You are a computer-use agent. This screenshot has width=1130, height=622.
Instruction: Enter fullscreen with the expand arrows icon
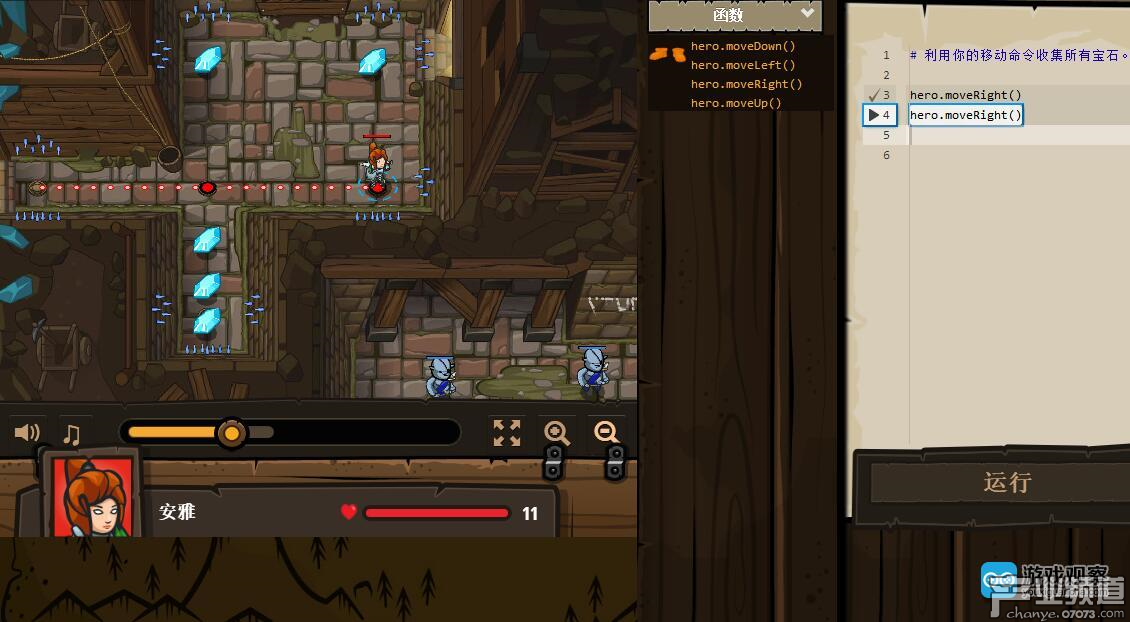point(507,433)
